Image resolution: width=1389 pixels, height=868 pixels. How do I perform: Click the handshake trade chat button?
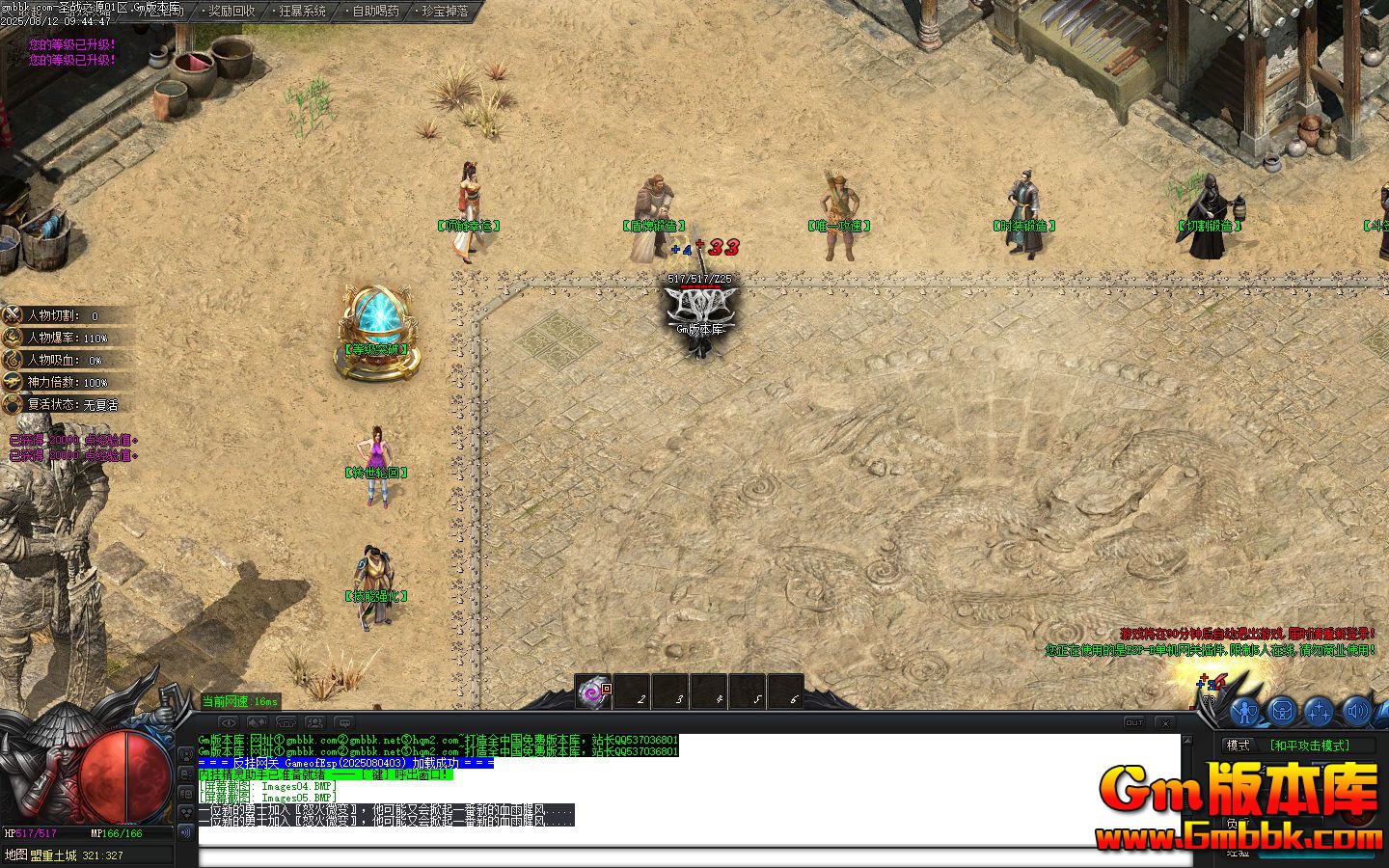(258, 722)
